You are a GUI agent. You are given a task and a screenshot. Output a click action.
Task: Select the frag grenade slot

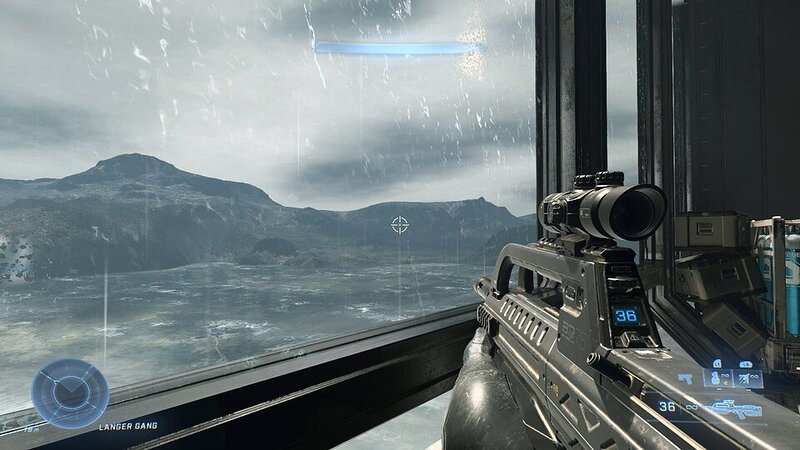pyautogui.click(x=716, y=379)
